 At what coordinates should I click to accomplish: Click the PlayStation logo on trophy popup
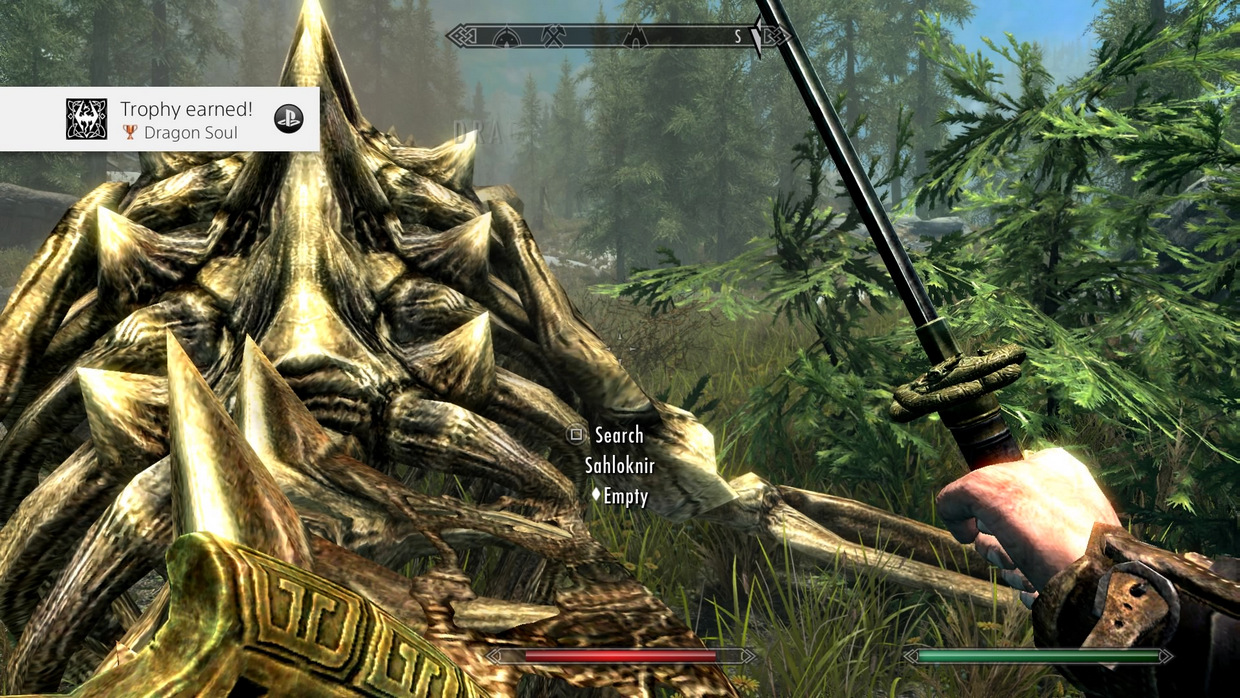click(288, 119)
